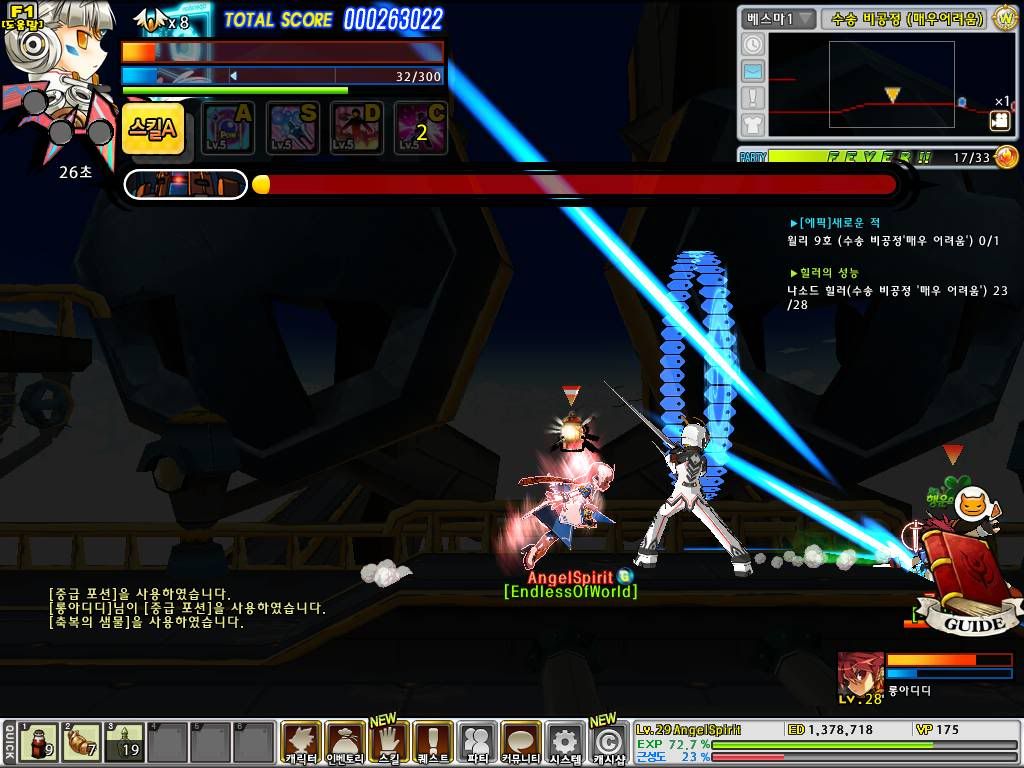Open the 캐릭터 (Character) menu
Image resolution: width=1024 pixels, height=768 pixels.
(x=300, y=742)
